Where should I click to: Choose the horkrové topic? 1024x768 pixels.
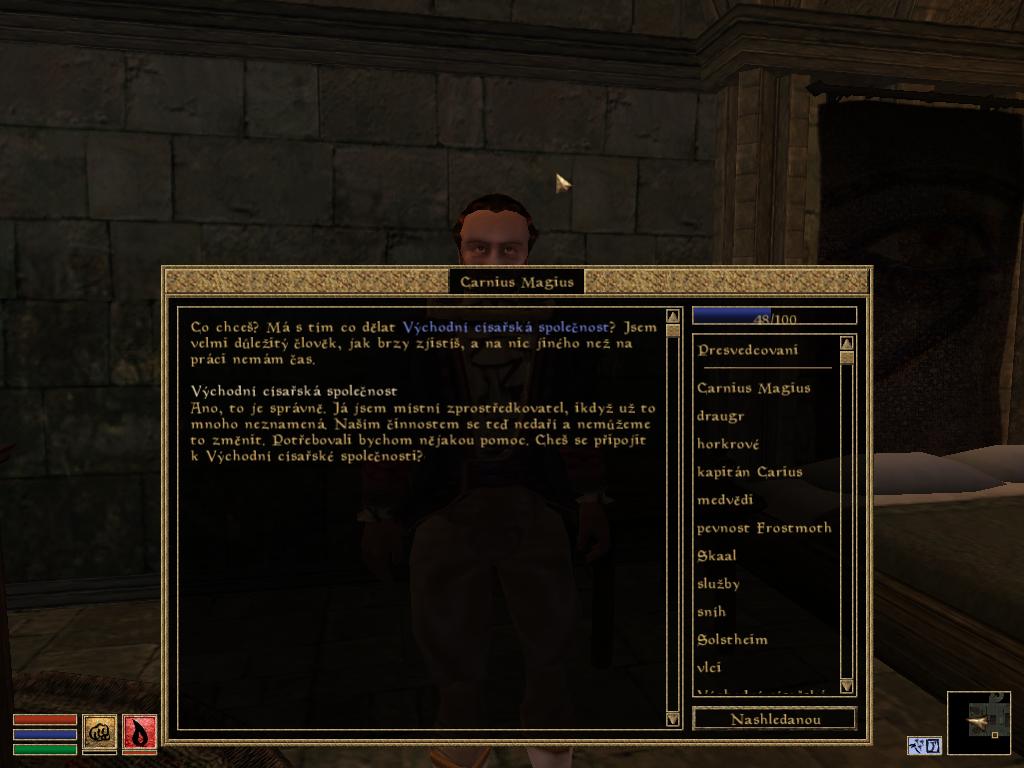pos(728,444)
